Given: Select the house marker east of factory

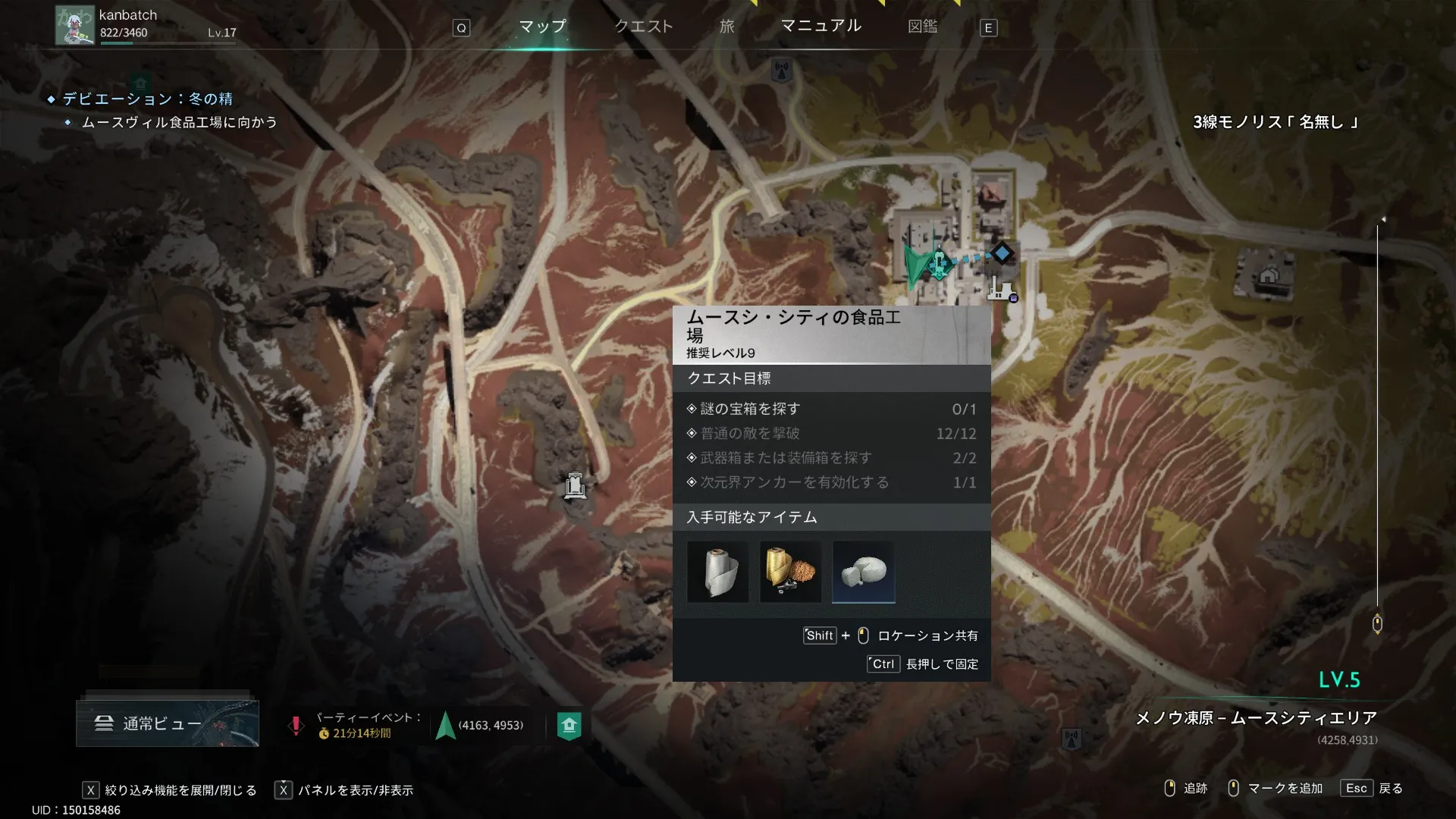Looking at the screenshot, I should click(x=1268, y=275).
